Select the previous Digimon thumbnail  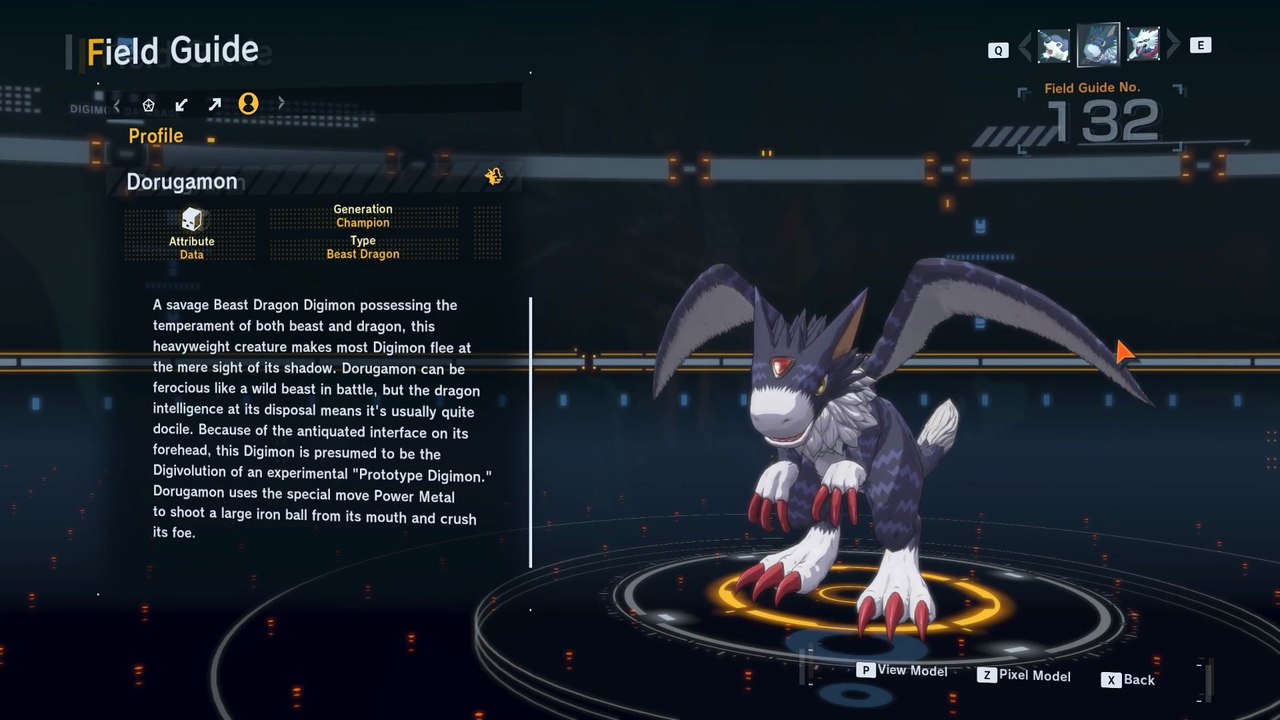click(x=1054, y=45)
